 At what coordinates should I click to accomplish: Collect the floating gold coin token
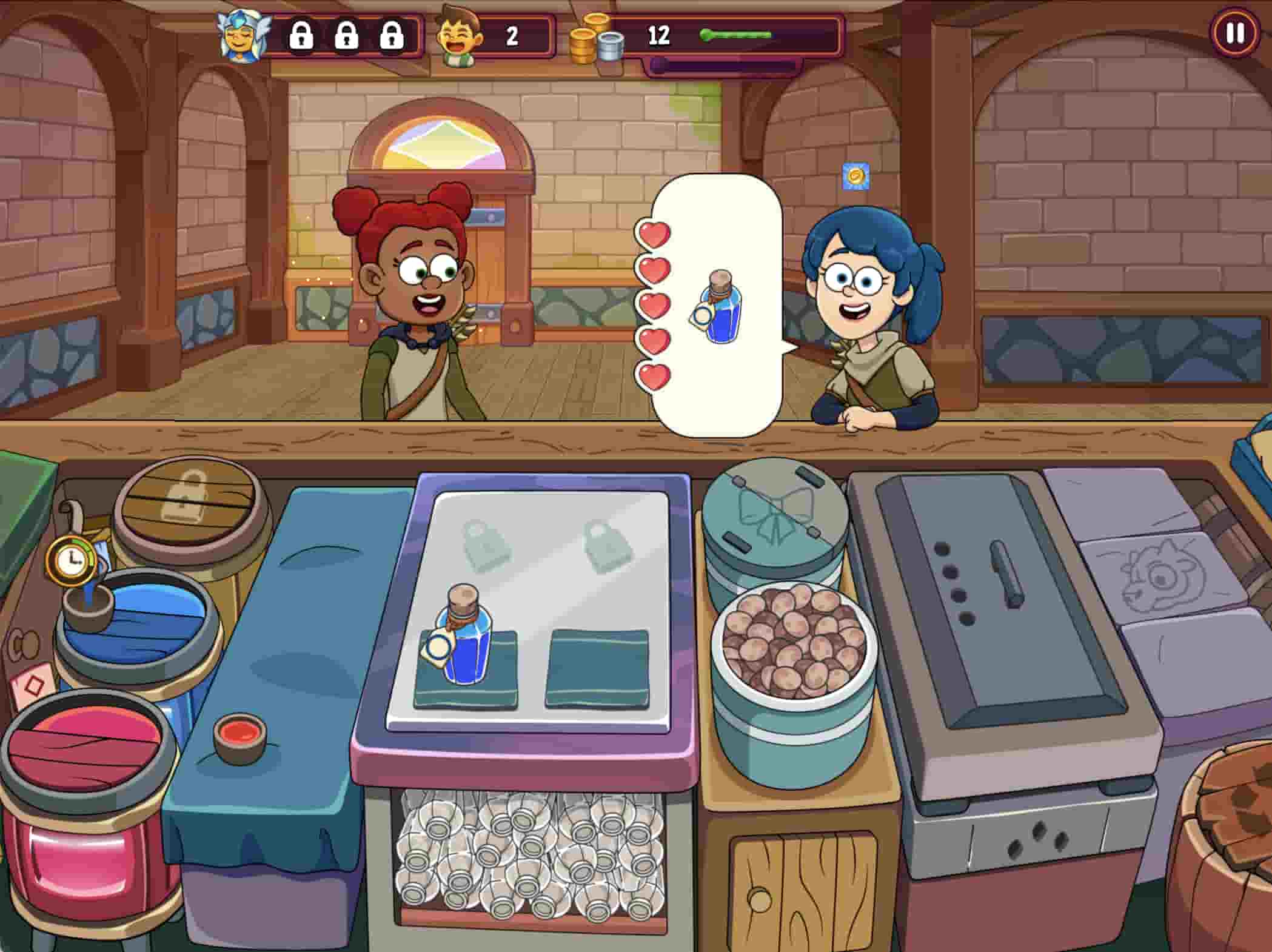pos(855,176)
